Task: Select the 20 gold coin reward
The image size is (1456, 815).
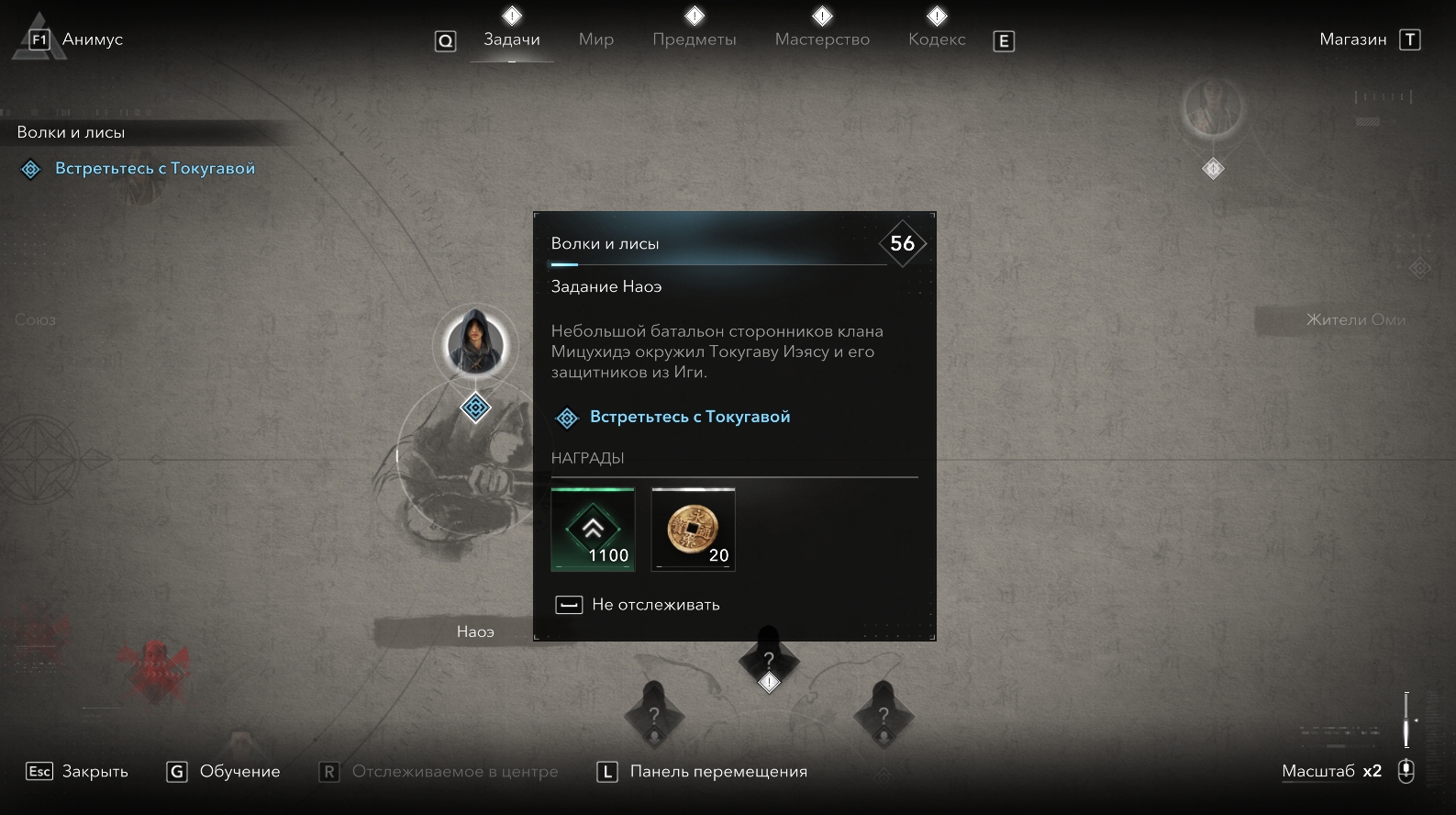Action: 693,530
